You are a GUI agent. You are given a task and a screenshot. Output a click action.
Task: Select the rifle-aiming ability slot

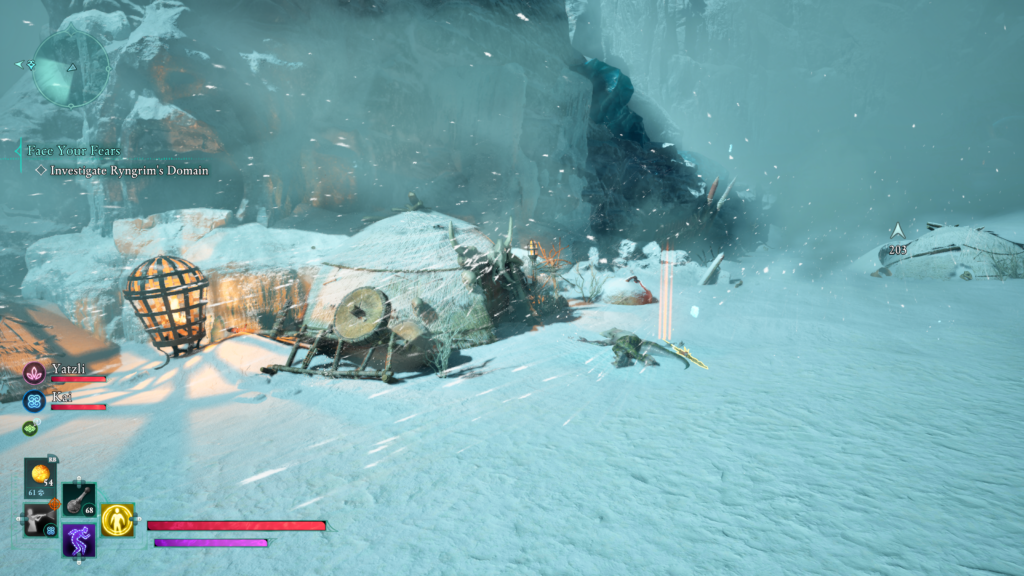click(x=40, y=520)
